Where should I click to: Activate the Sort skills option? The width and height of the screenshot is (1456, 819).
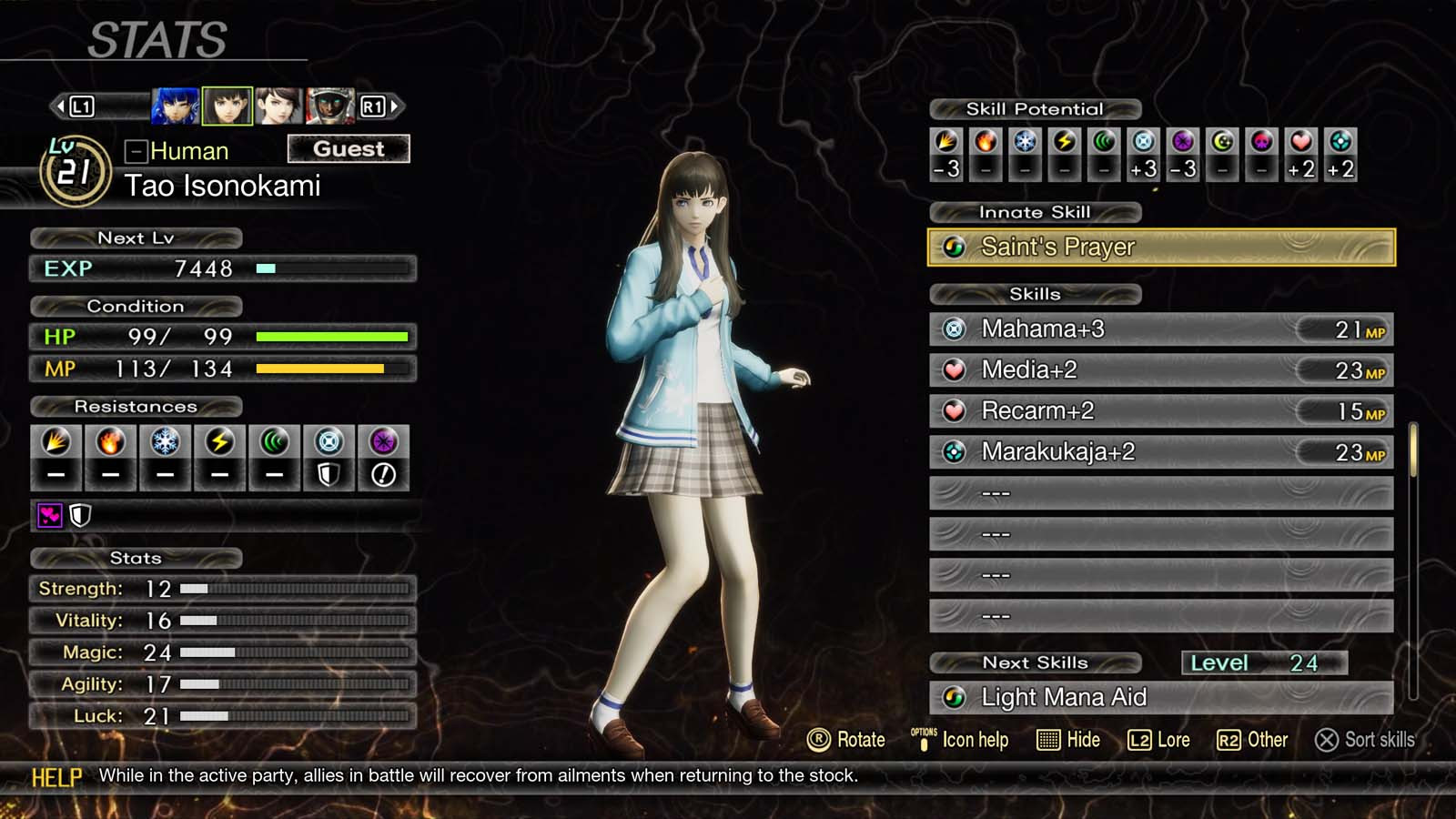tap(1365, 740)
